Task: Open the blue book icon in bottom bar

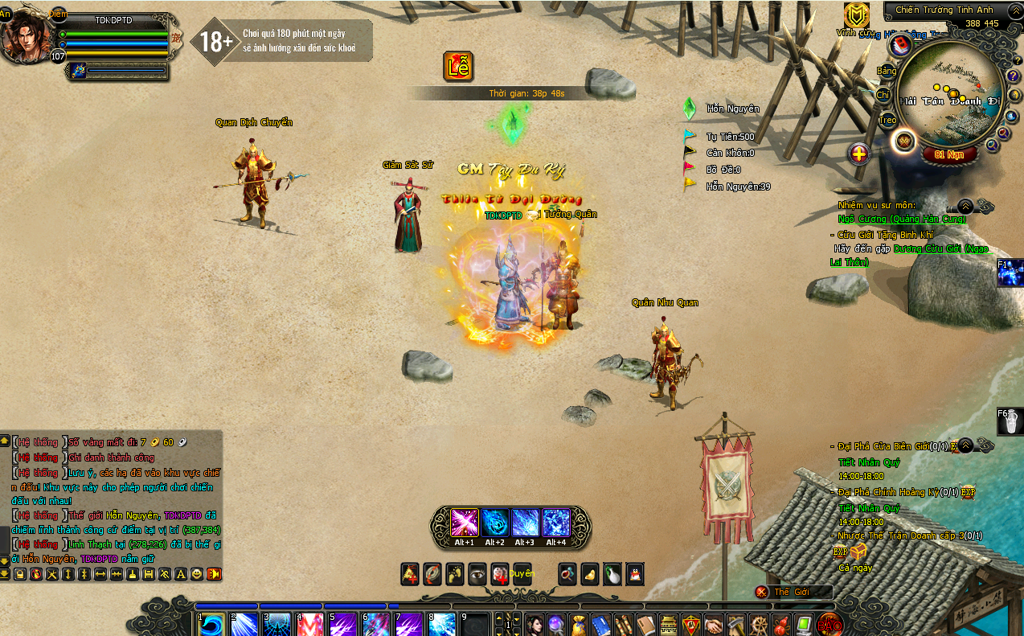Action: (x=600, y=626)
